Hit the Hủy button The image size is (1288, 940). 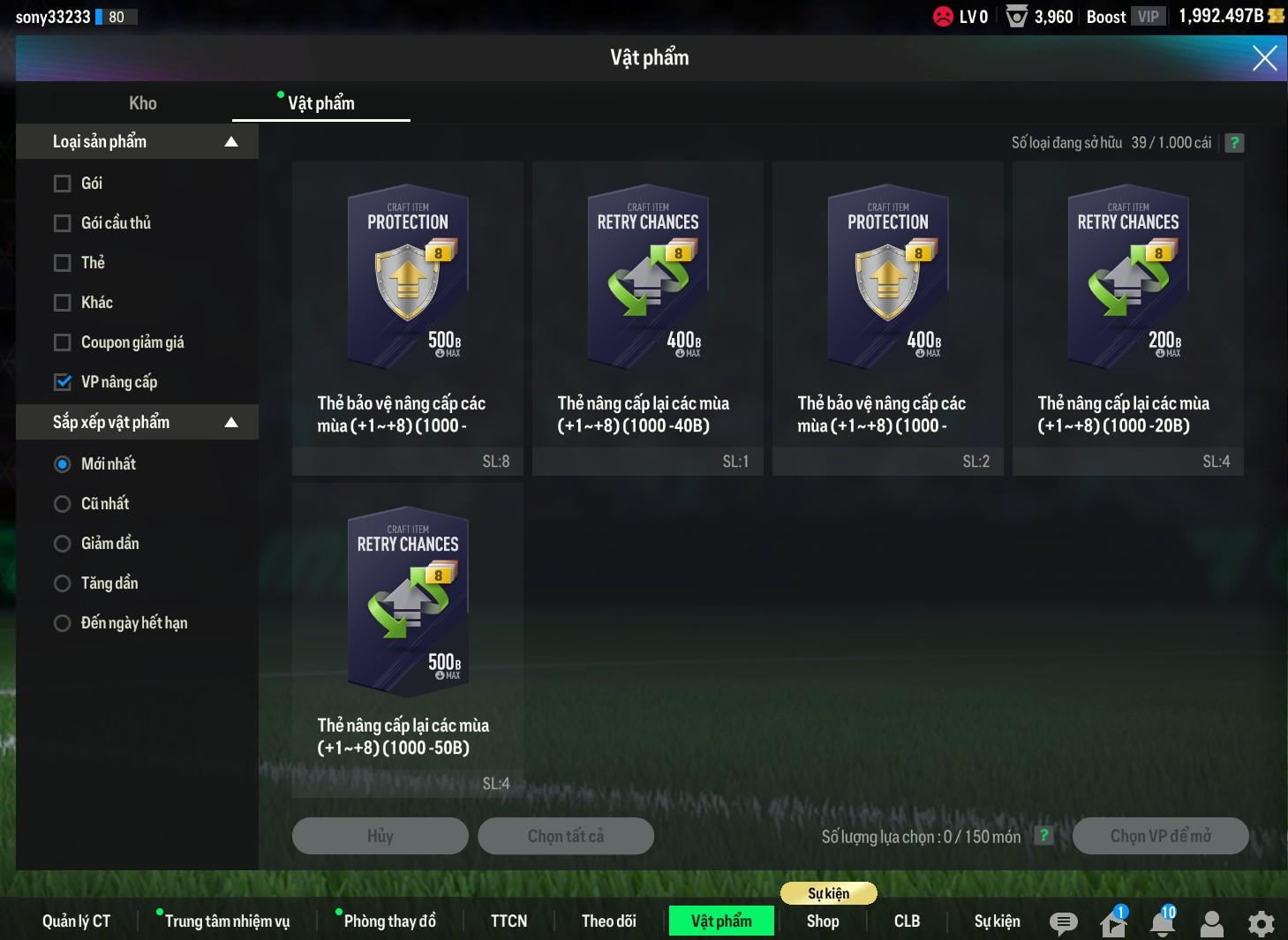(380, 836)
